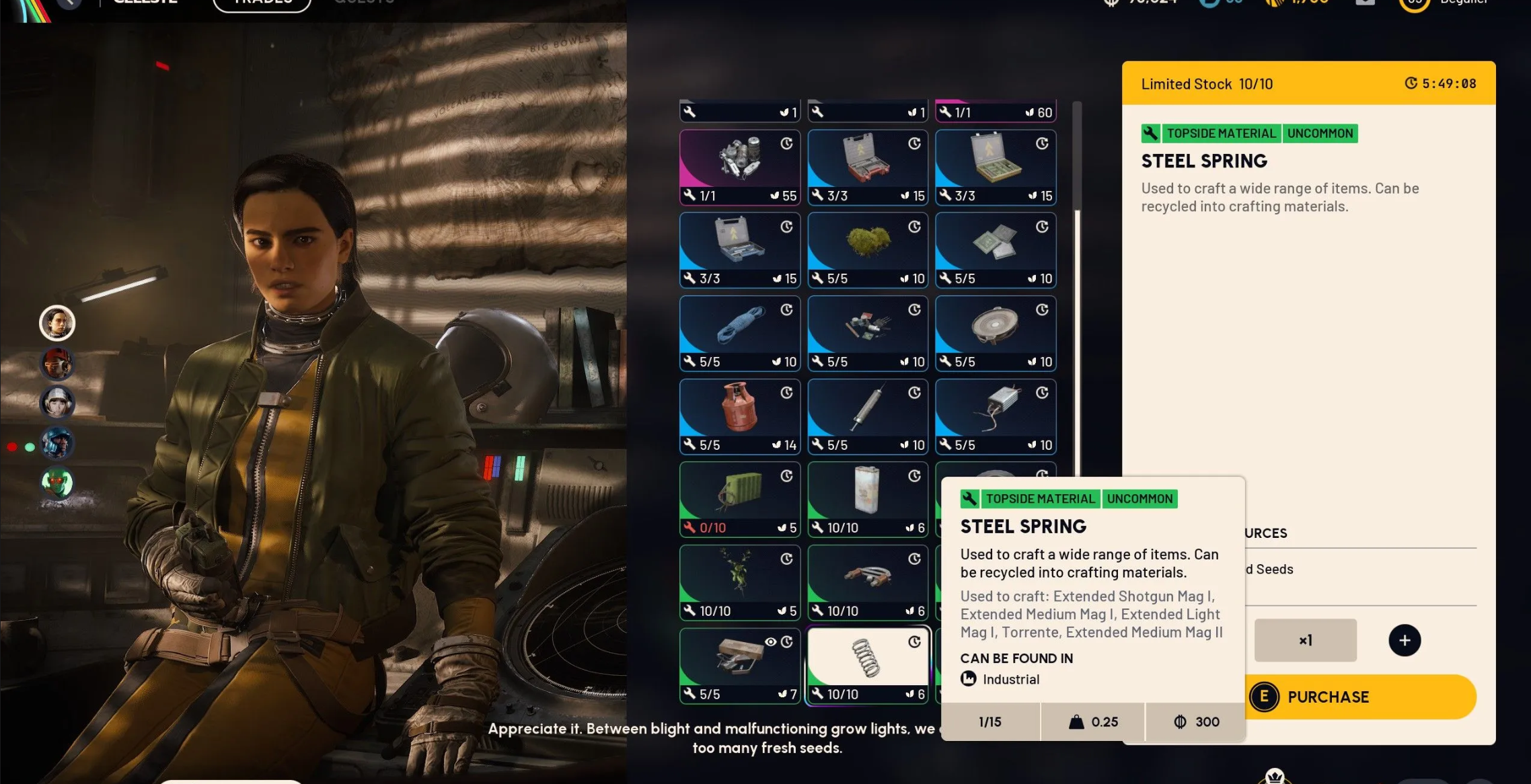The height and width of the screenshot is (784, 1531).
Task: Select the red gas canister item
Action: click(739, 416)
